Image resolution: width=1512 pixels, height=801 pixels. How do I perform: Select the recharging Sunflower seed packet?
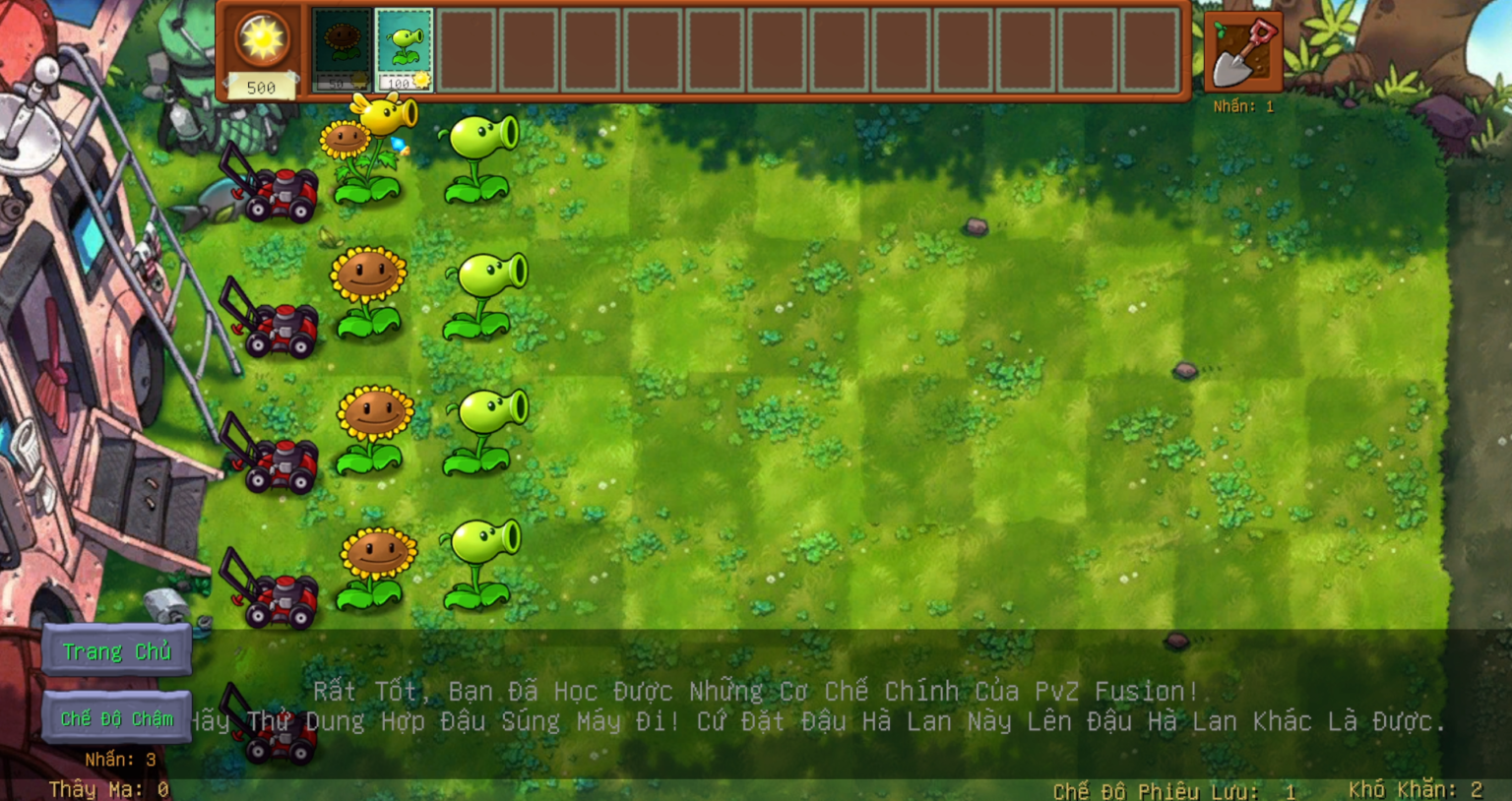pyautogui.click(x=341, y=51)
